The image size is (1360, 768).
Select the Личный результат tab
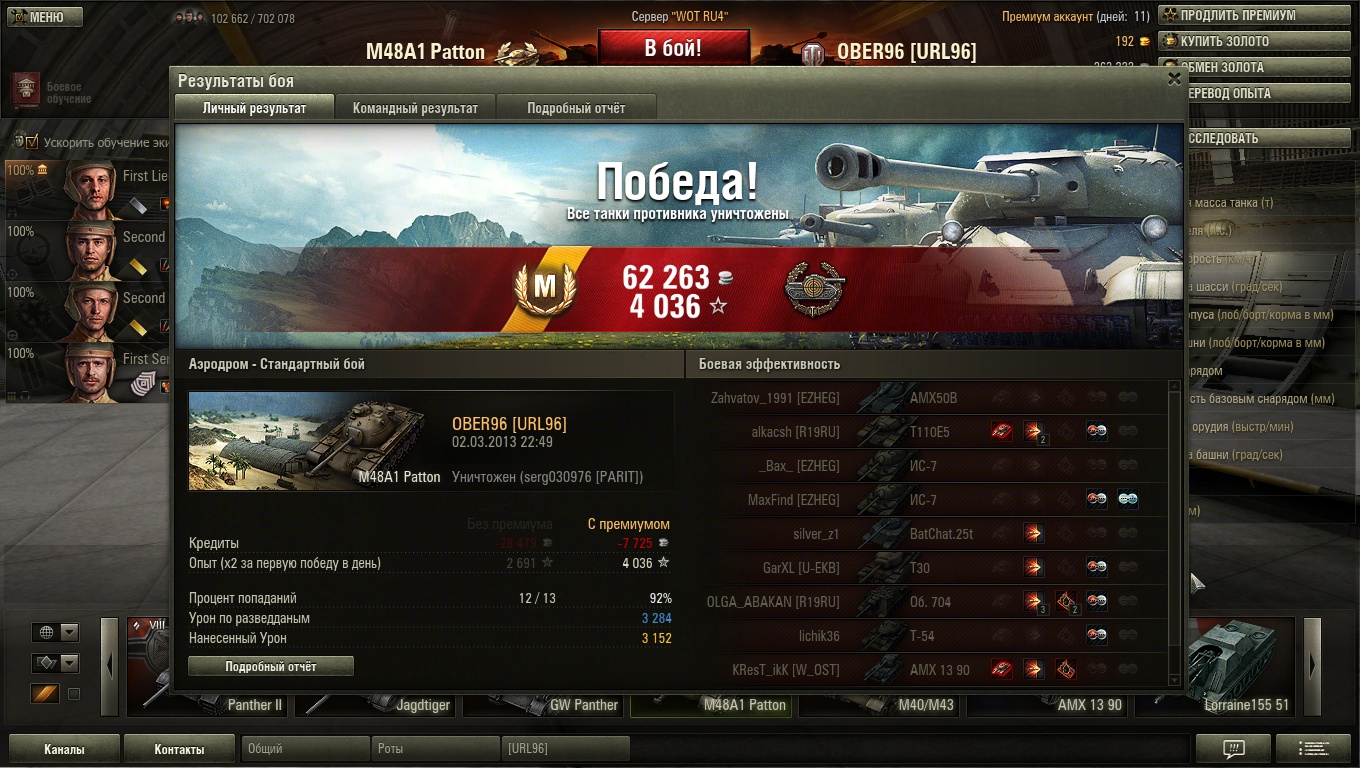point(254,108)
